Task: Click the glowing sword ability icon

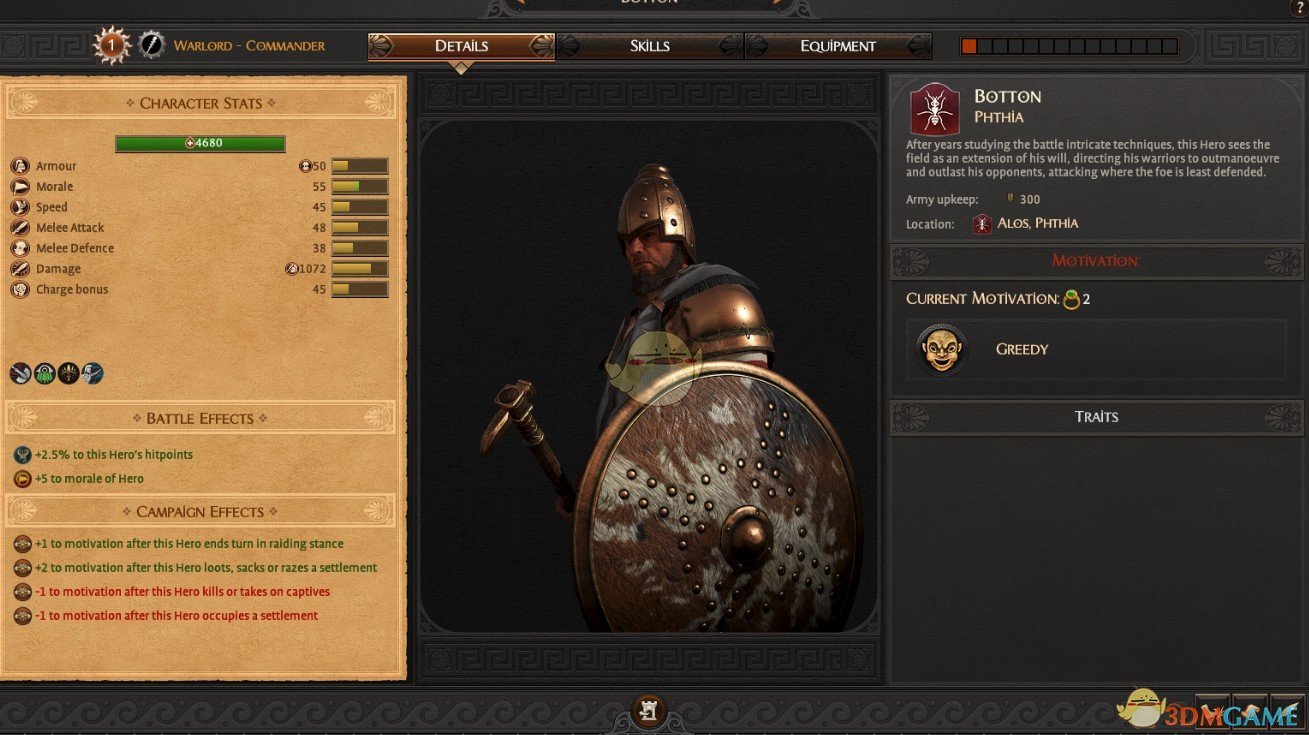Action: pyautogui.click(x=69, y=374)
